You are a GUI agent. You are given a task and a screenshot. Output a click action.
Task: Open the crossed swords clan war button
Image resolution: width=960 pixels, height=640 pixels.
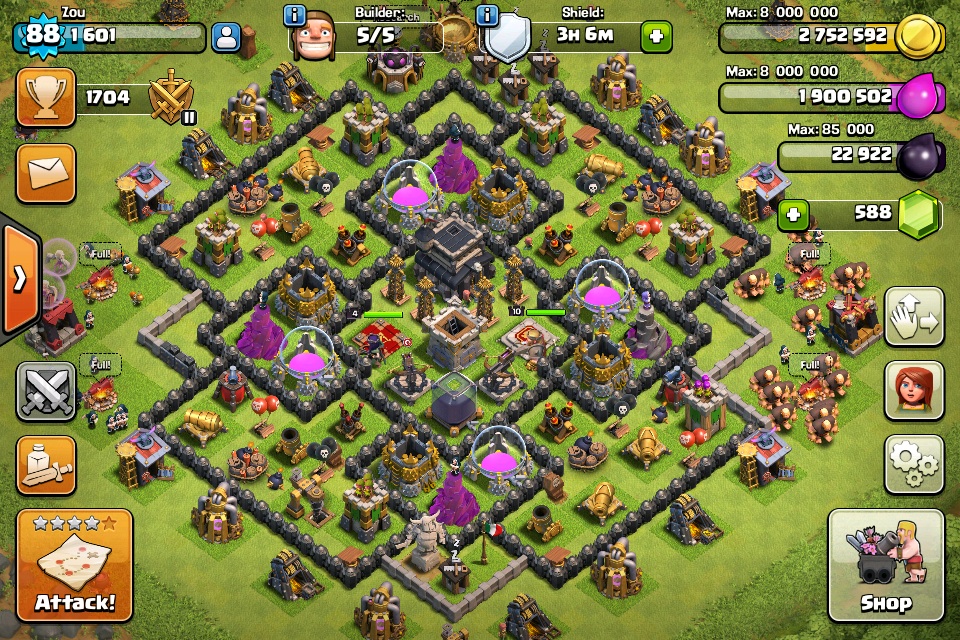(46, 390)
